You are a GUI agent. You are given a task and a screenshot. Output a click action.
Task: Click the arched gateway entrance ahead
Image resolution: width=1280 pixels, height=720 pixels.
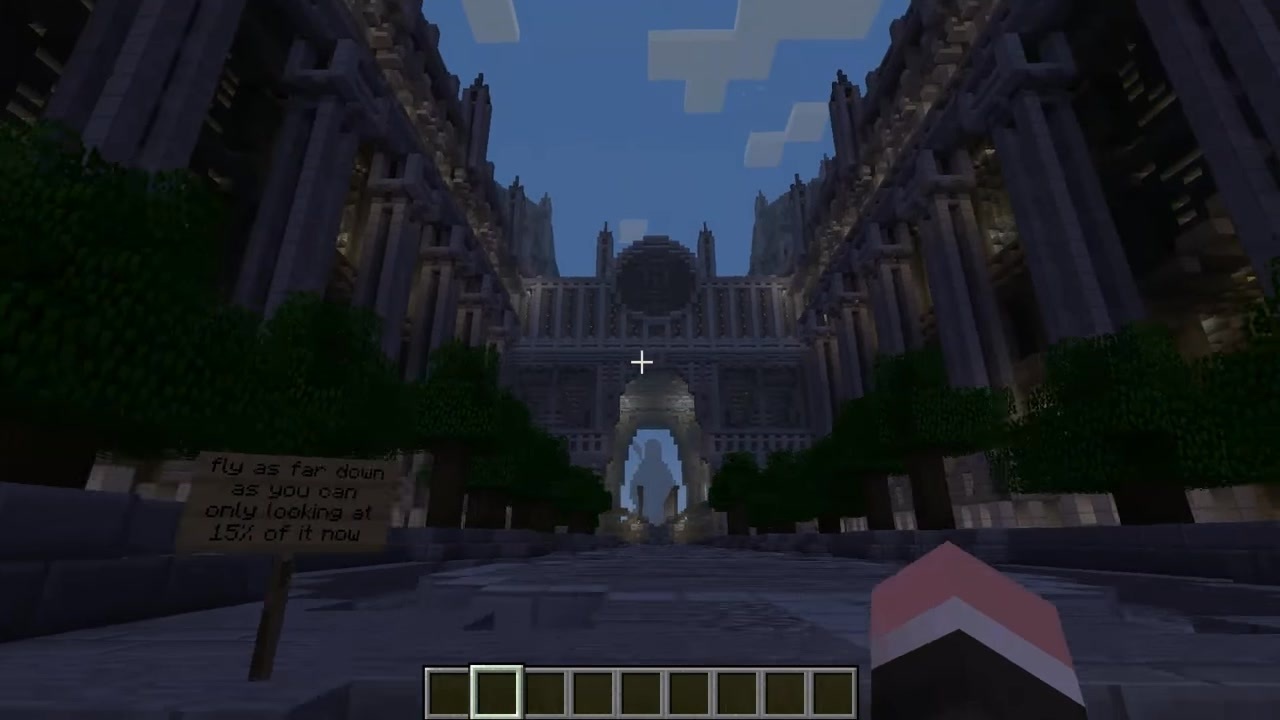pos(650,470)
